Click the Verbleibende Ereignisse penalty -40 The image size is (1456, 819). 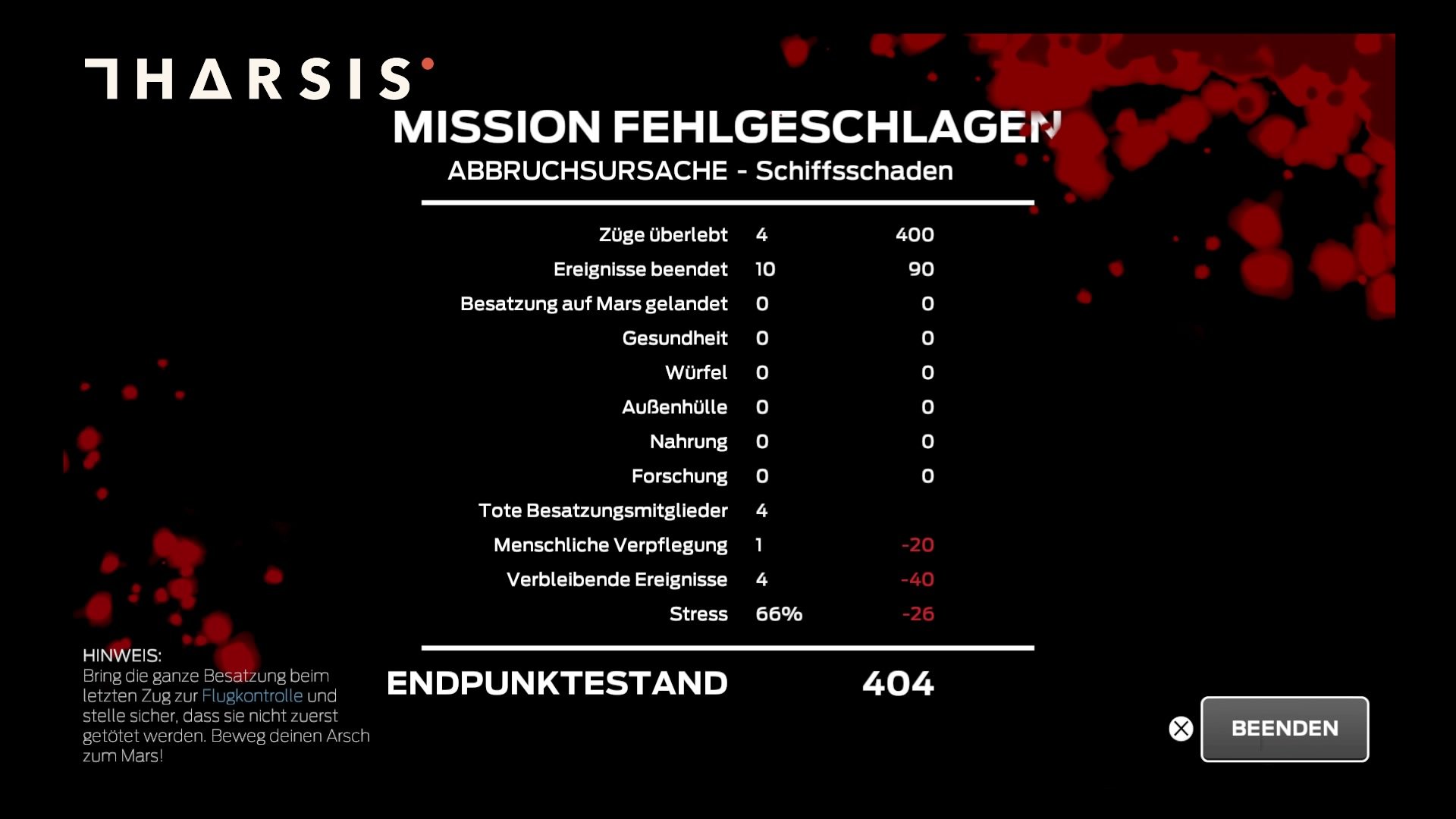pos(918,579)
